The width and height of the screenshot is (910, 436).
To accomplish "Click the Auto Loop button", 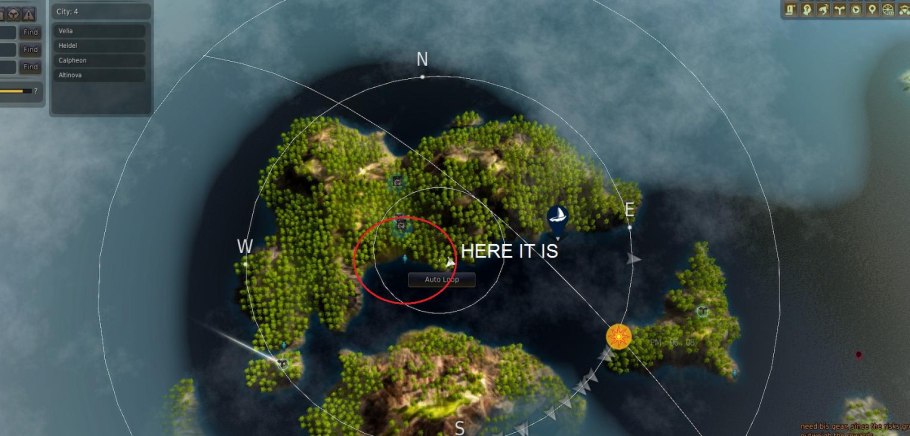I will pos(441,279).
